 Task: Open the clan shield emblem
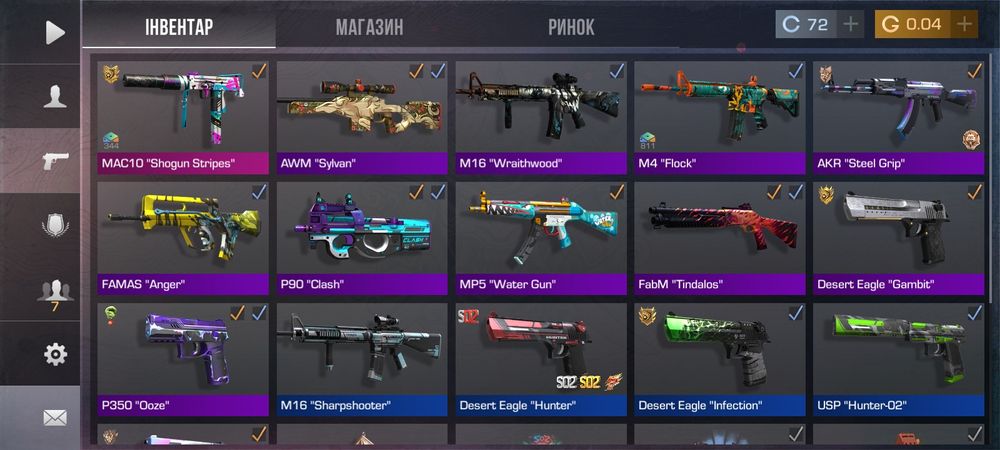pyautogui.click(x=55, y=225)
